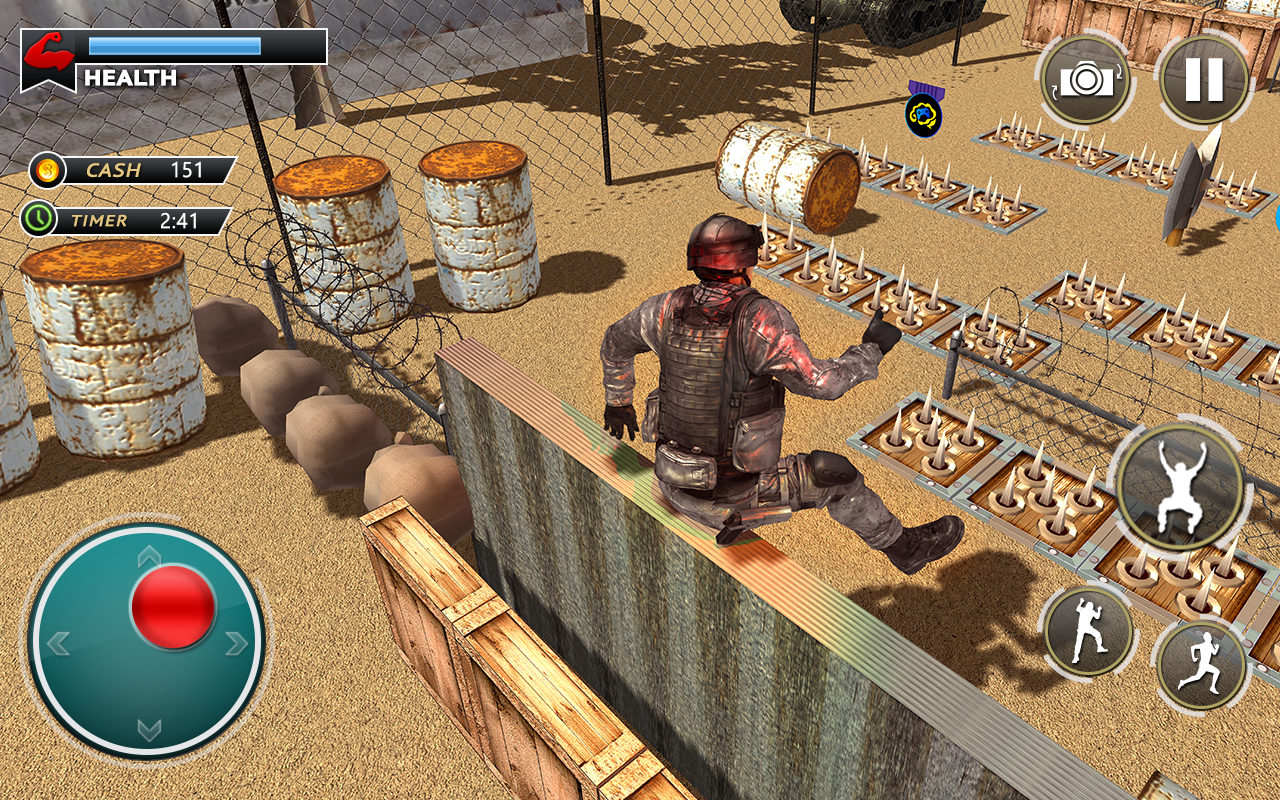Tap the floating medal collectible near the barrel
This screenshot has width=1280, height=800.
point(924,113)
